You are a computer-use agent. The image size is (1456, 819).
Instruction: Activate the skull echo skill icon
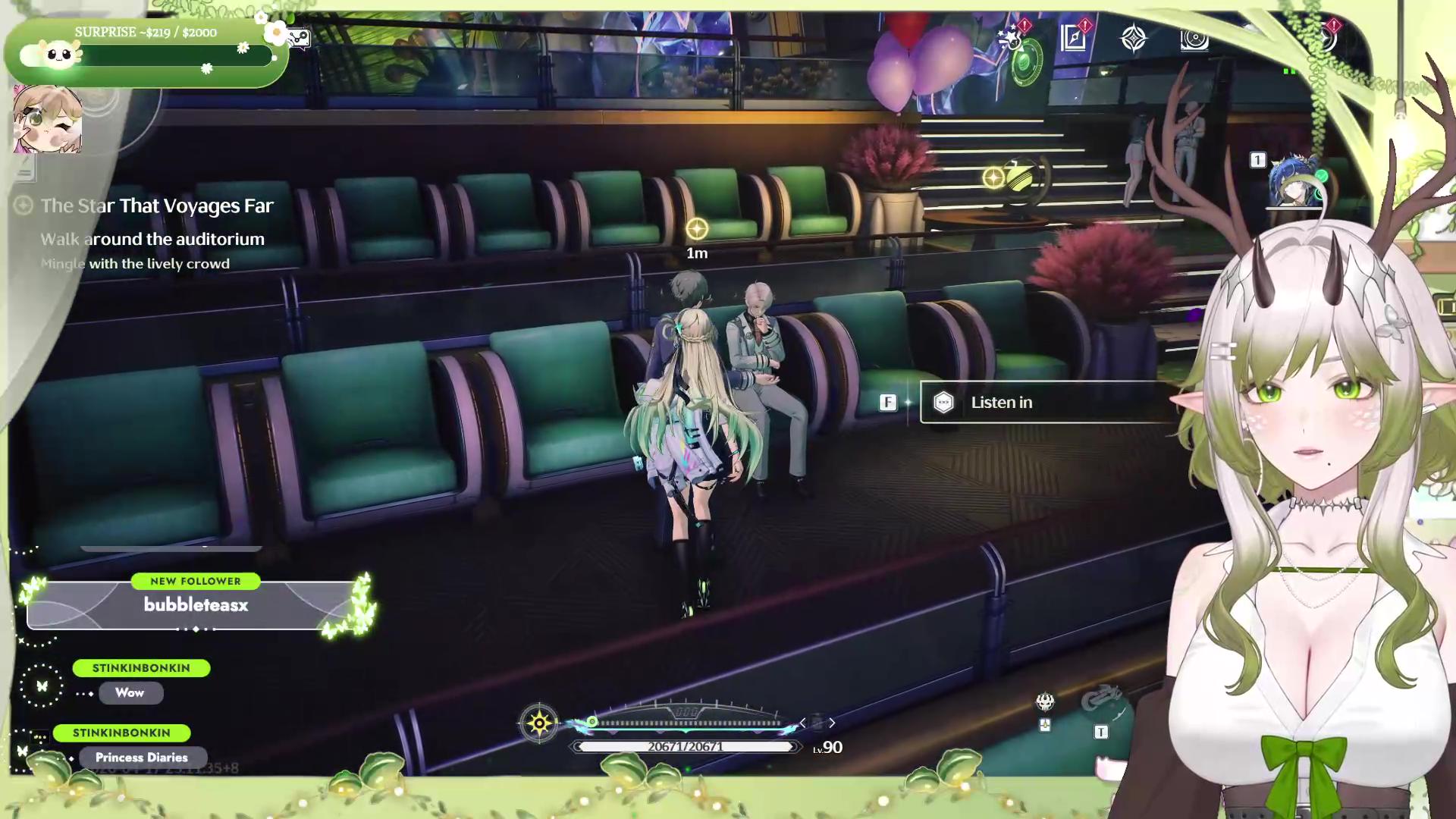1045,702
